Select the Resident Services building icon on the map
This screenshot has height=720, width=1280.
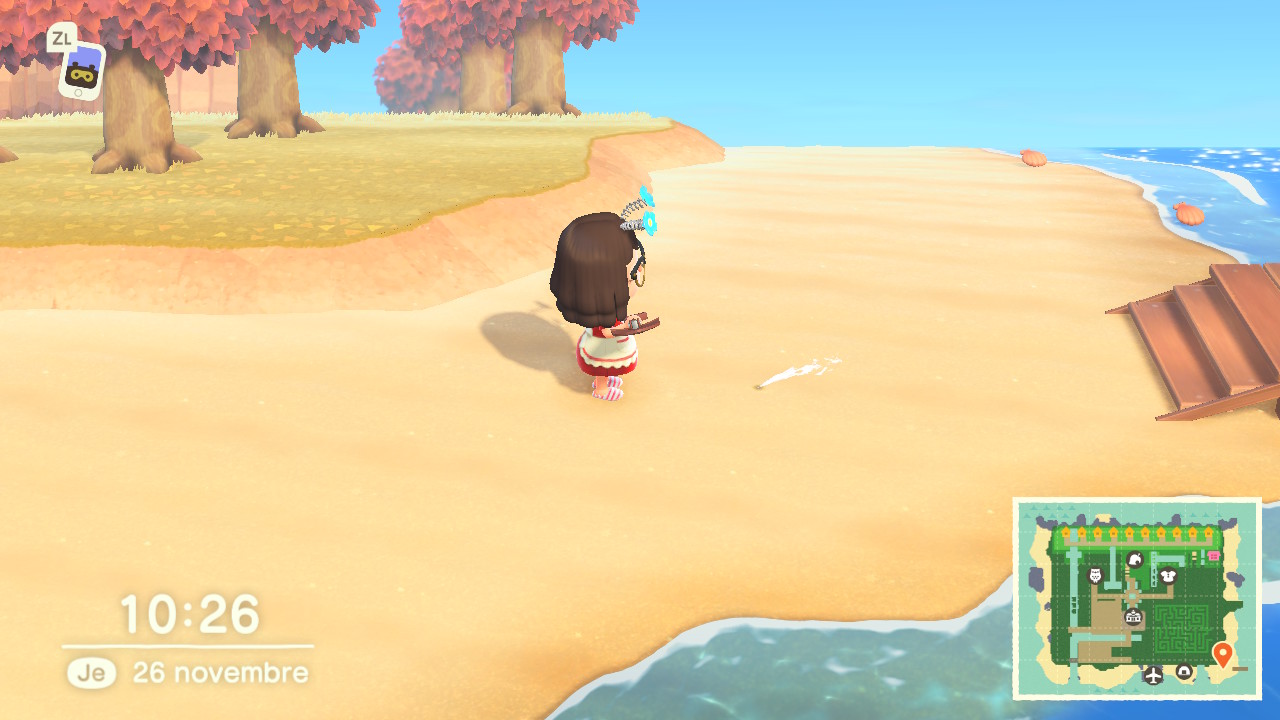coord(1133,618)
